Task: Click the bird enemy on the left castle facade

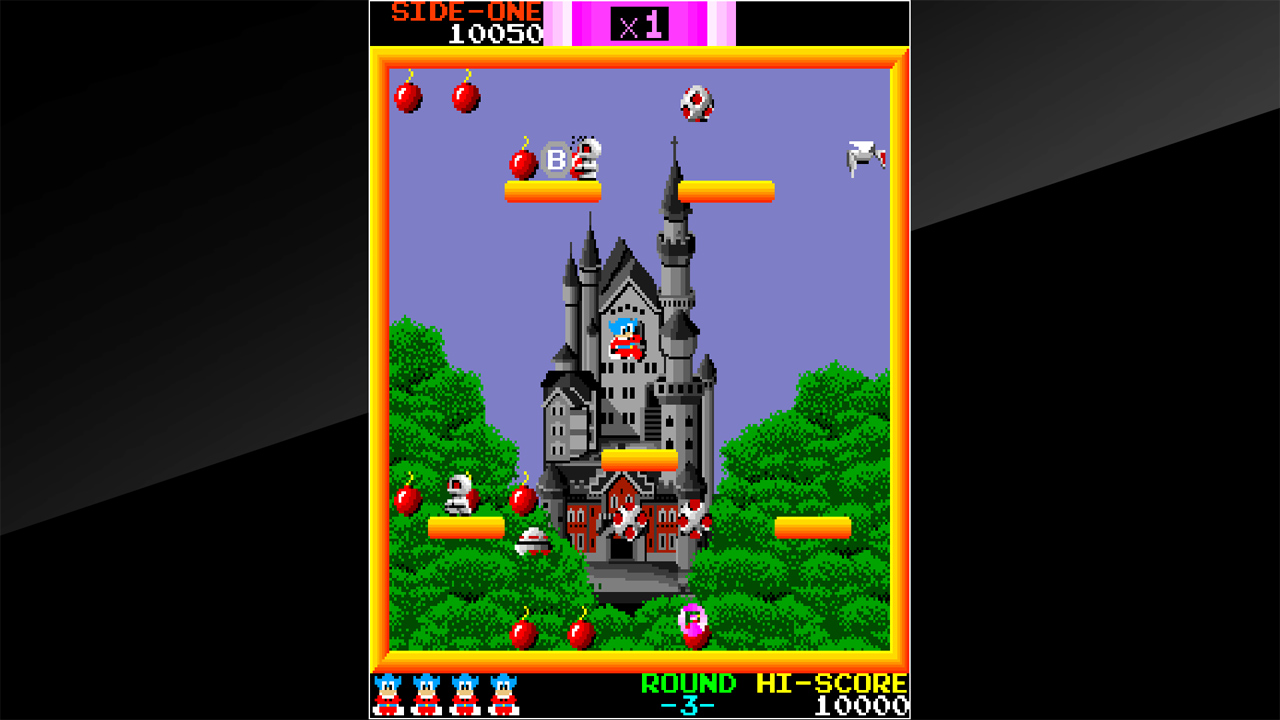Action: coord(628,520)
